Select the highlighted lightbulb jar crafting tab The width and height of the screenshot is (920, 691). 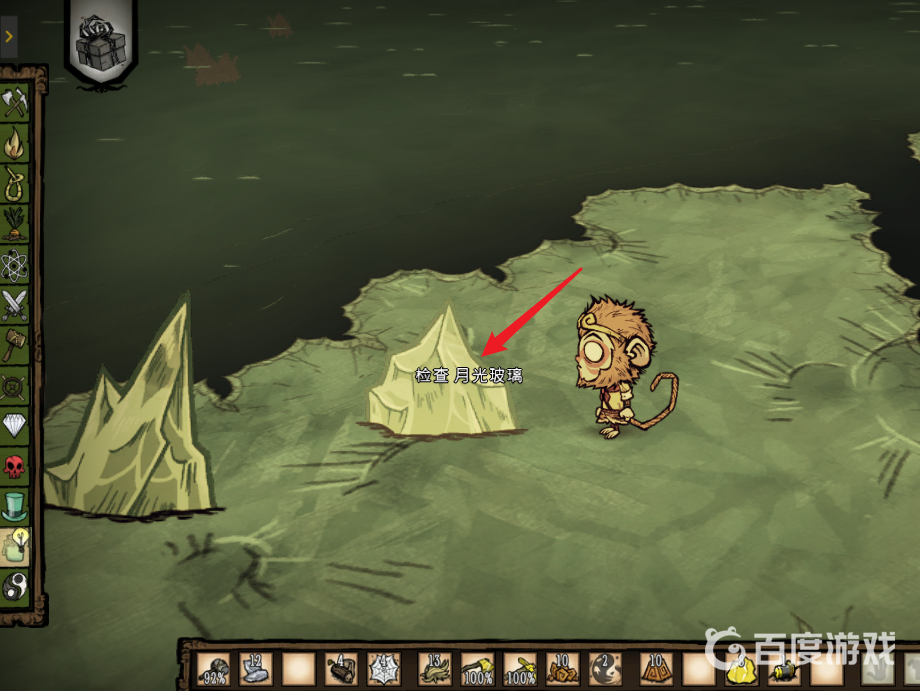16,546
